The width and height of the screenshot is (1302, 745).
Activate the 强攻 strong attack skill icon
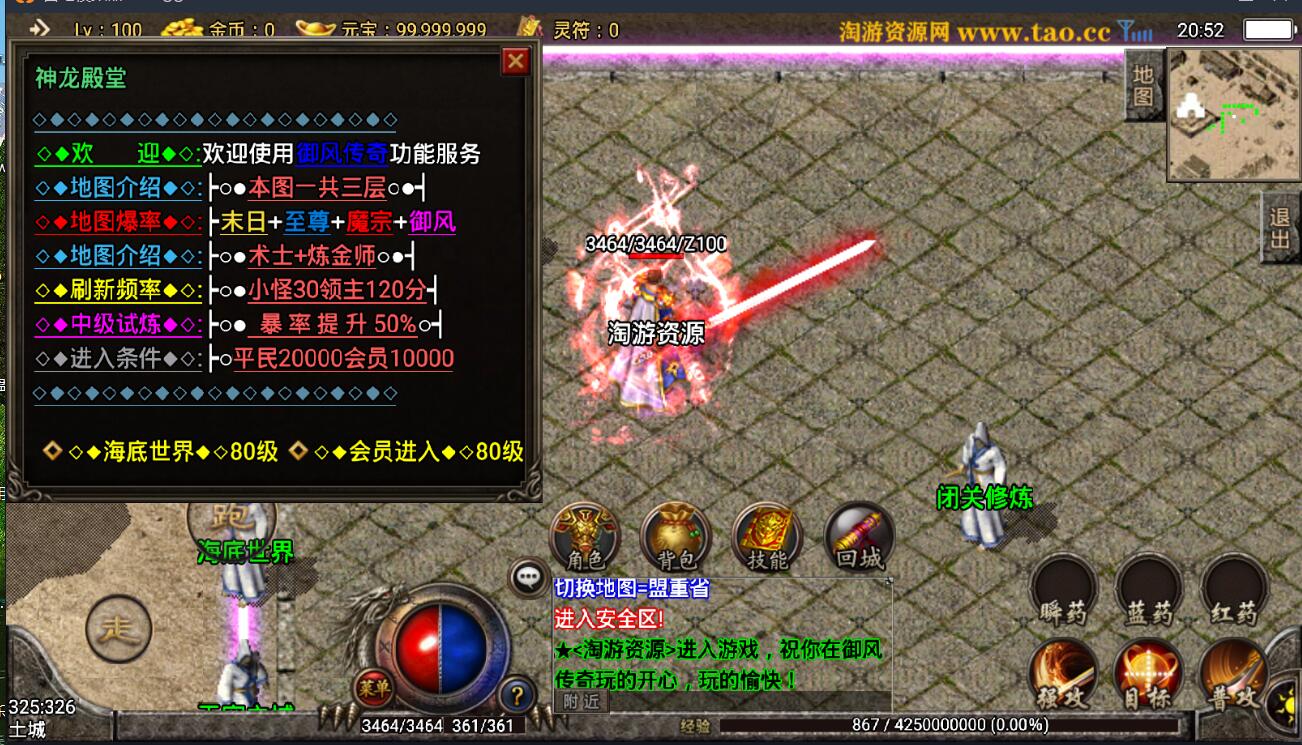1064,678
